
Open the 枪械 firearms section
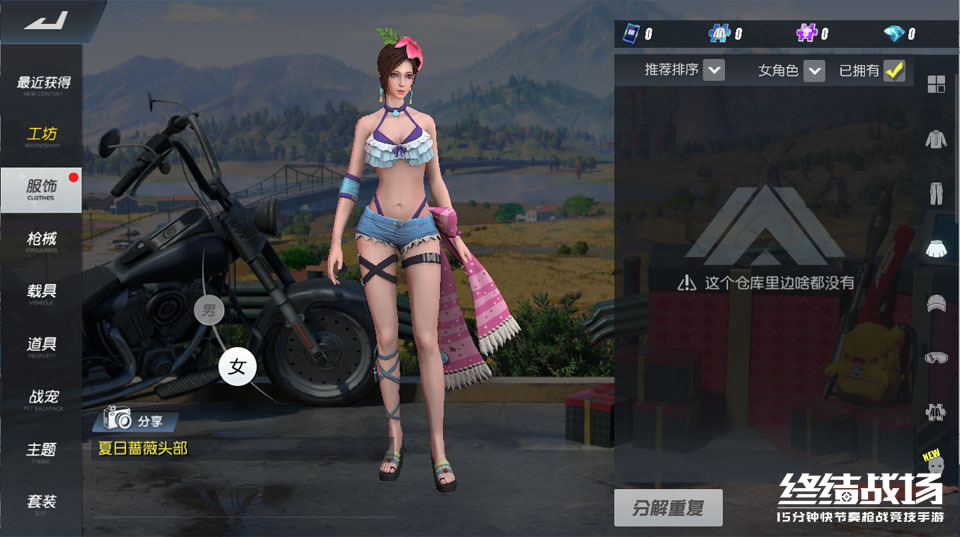coord(42,241)
